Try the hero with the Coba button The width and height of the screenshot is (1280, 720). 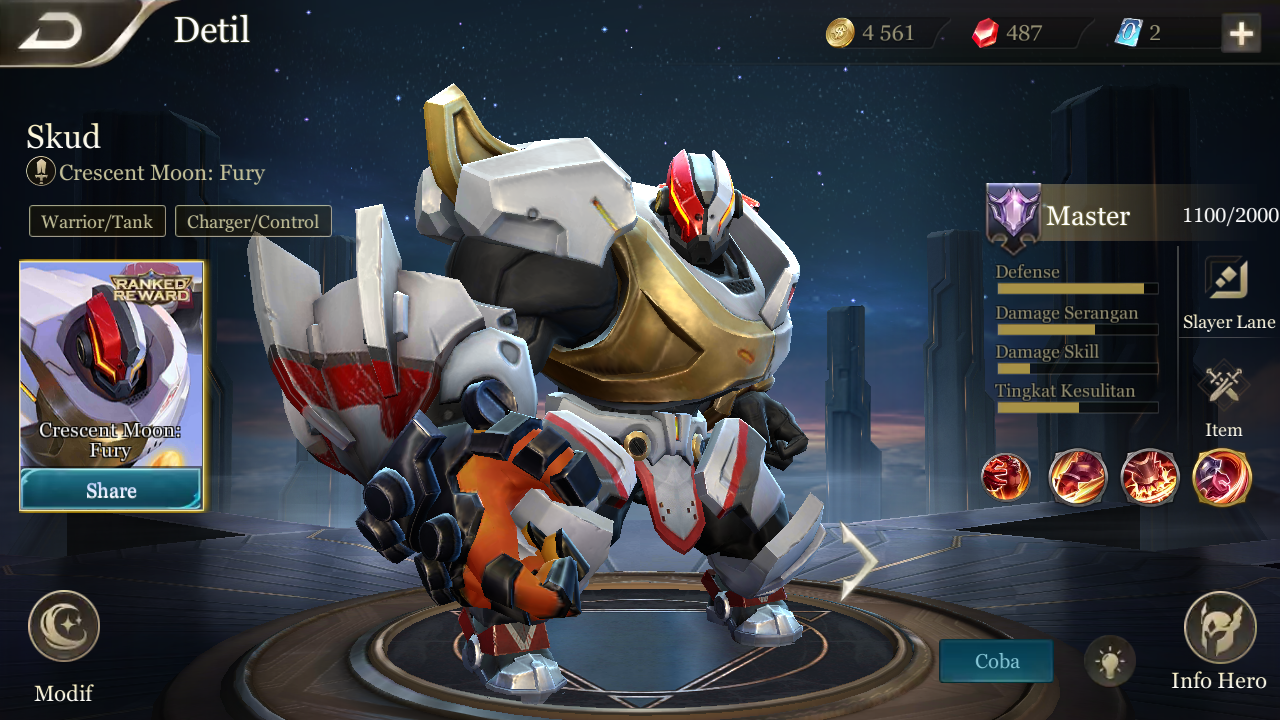pyautogui.click(x=996, y=661)
